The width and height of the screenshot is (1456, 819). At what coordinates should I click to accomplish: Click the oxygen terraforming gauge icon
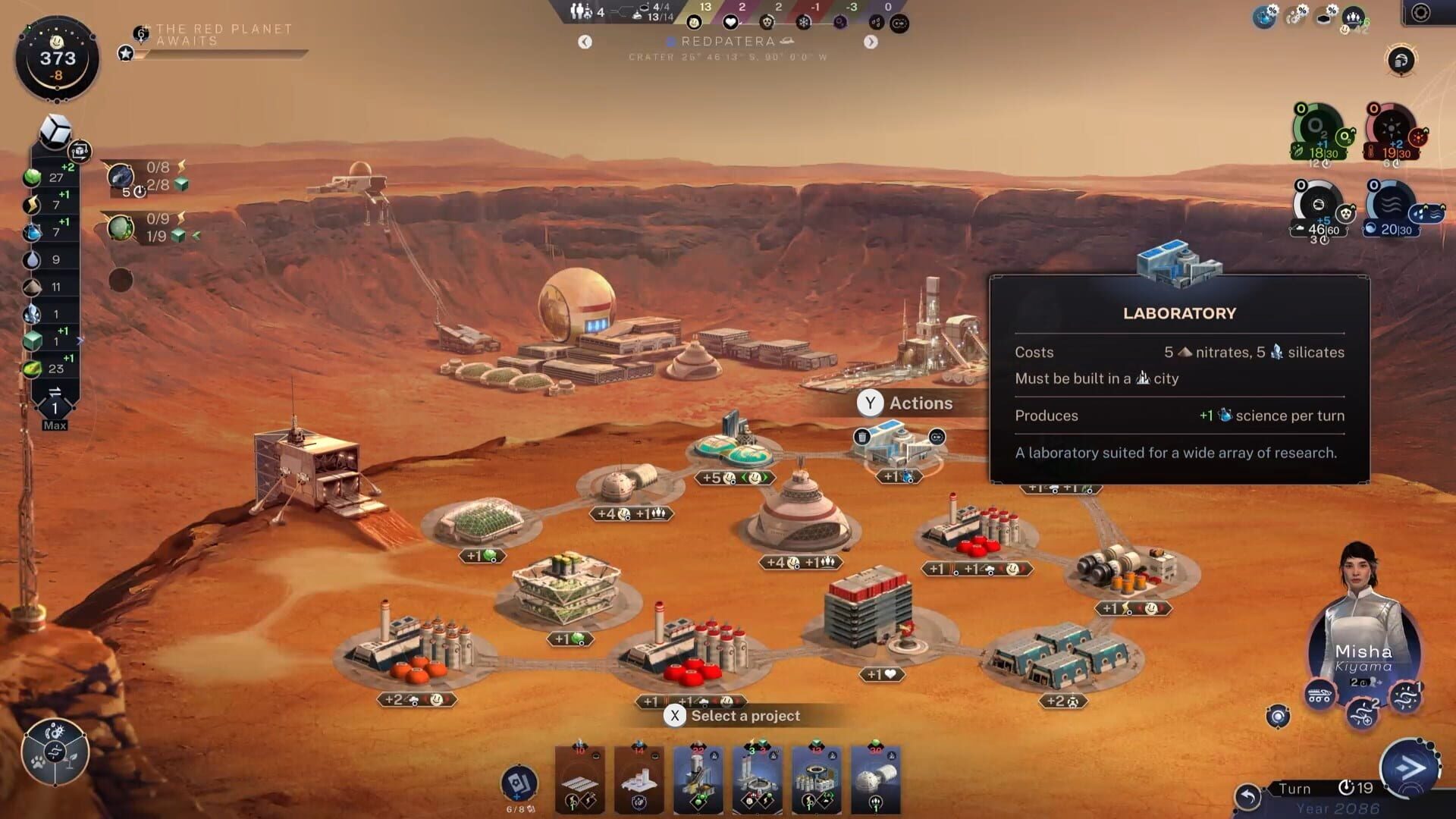tap(1316, 133)
